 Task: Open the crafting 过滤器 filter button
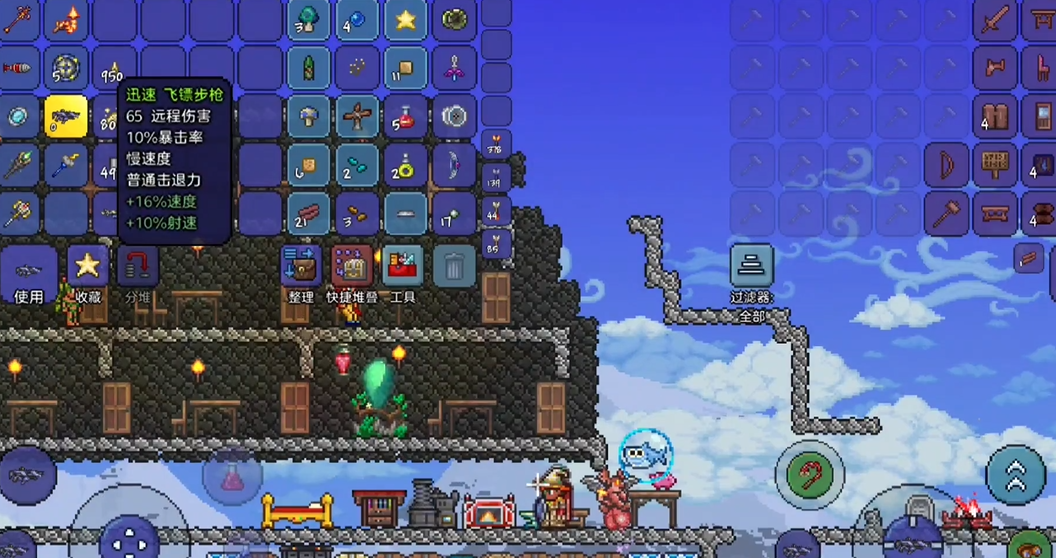click(751, 268)
